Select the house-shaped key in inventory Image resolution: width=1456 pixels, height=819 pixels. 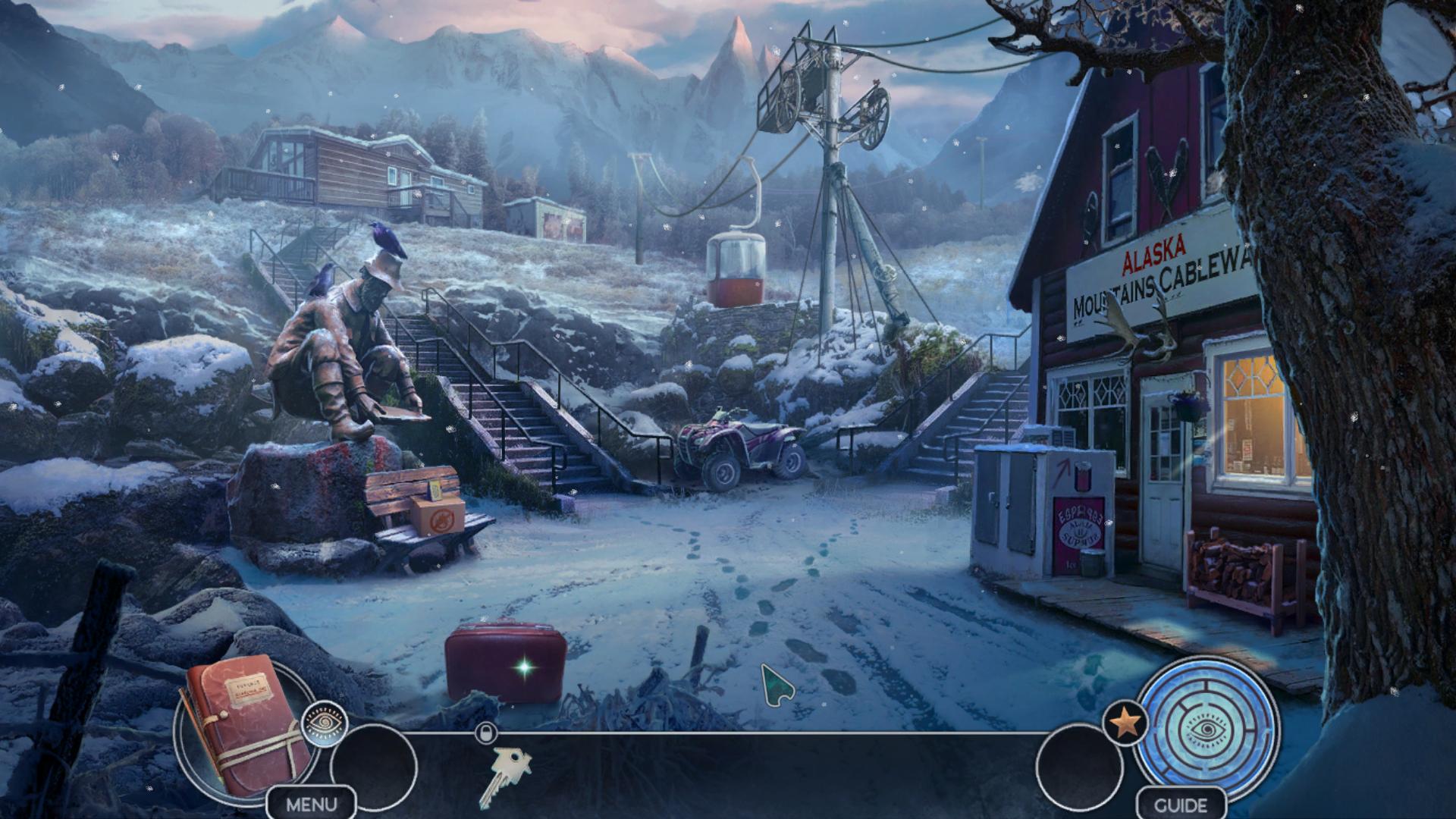click(504, 773)
